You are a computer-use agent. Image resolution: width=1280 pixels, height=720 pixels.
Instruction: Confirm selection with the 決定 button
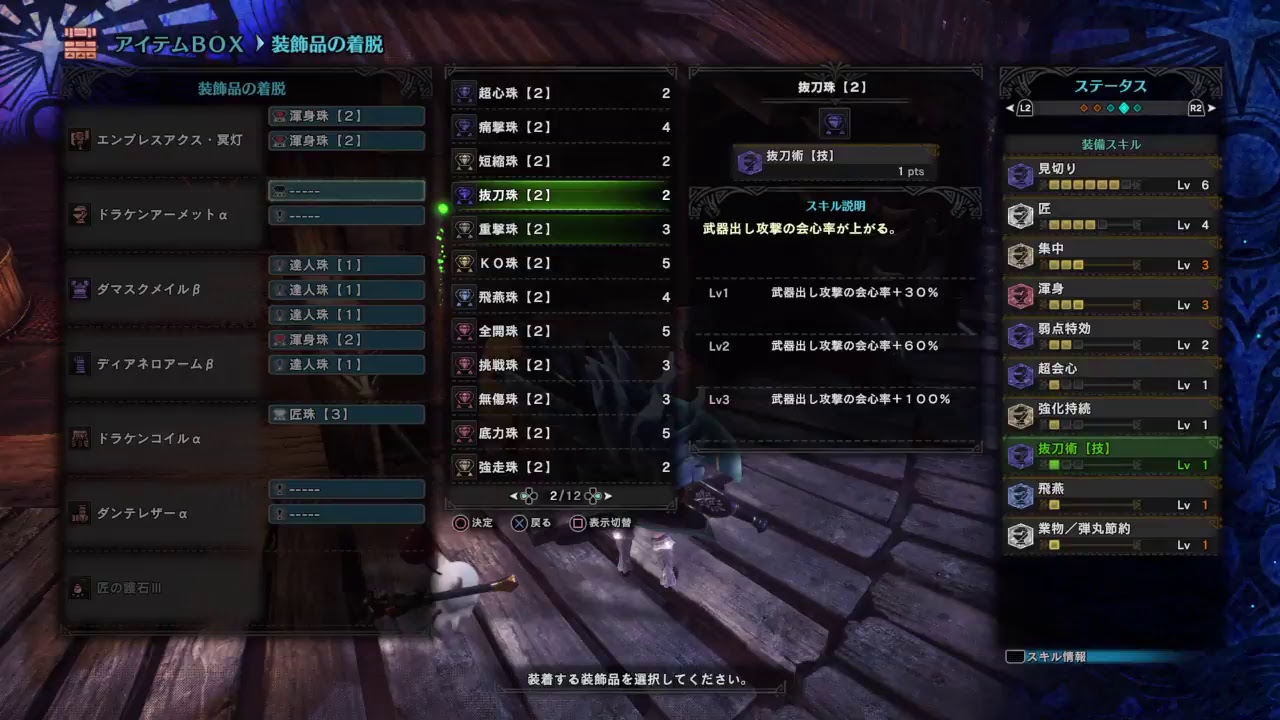(x=469, y=522)
